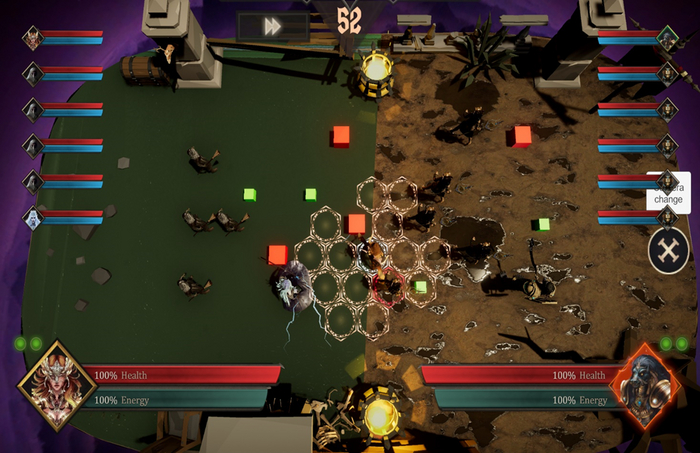
Task: Activate the fast-forward button
Action: (x=273, y=27)
